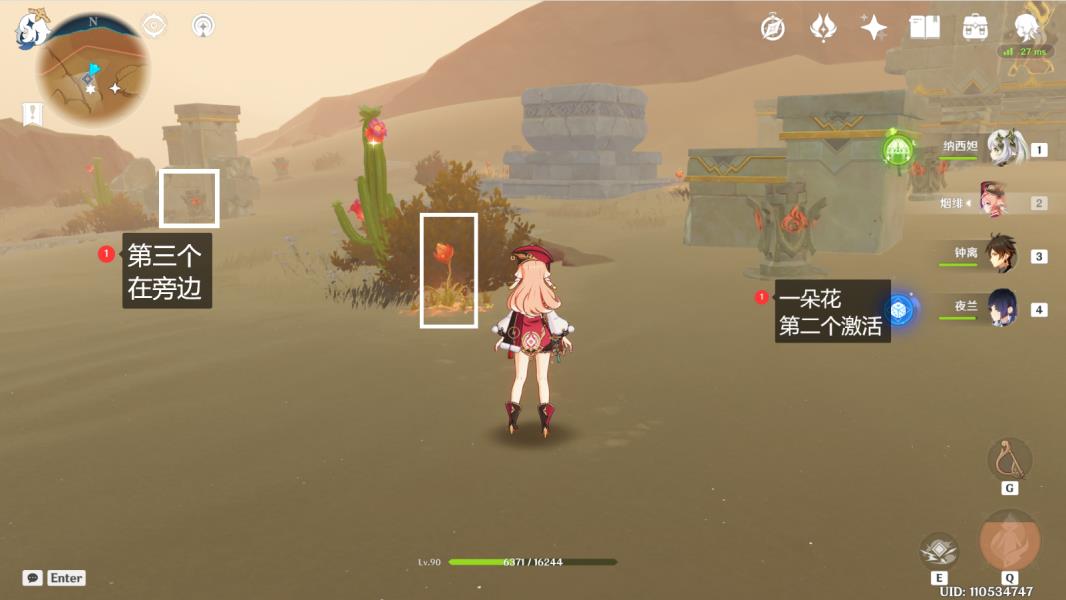The image size is (1066, 600).
Task: Activate the Elemental Burst icon
Action: tap(1009, 540)
